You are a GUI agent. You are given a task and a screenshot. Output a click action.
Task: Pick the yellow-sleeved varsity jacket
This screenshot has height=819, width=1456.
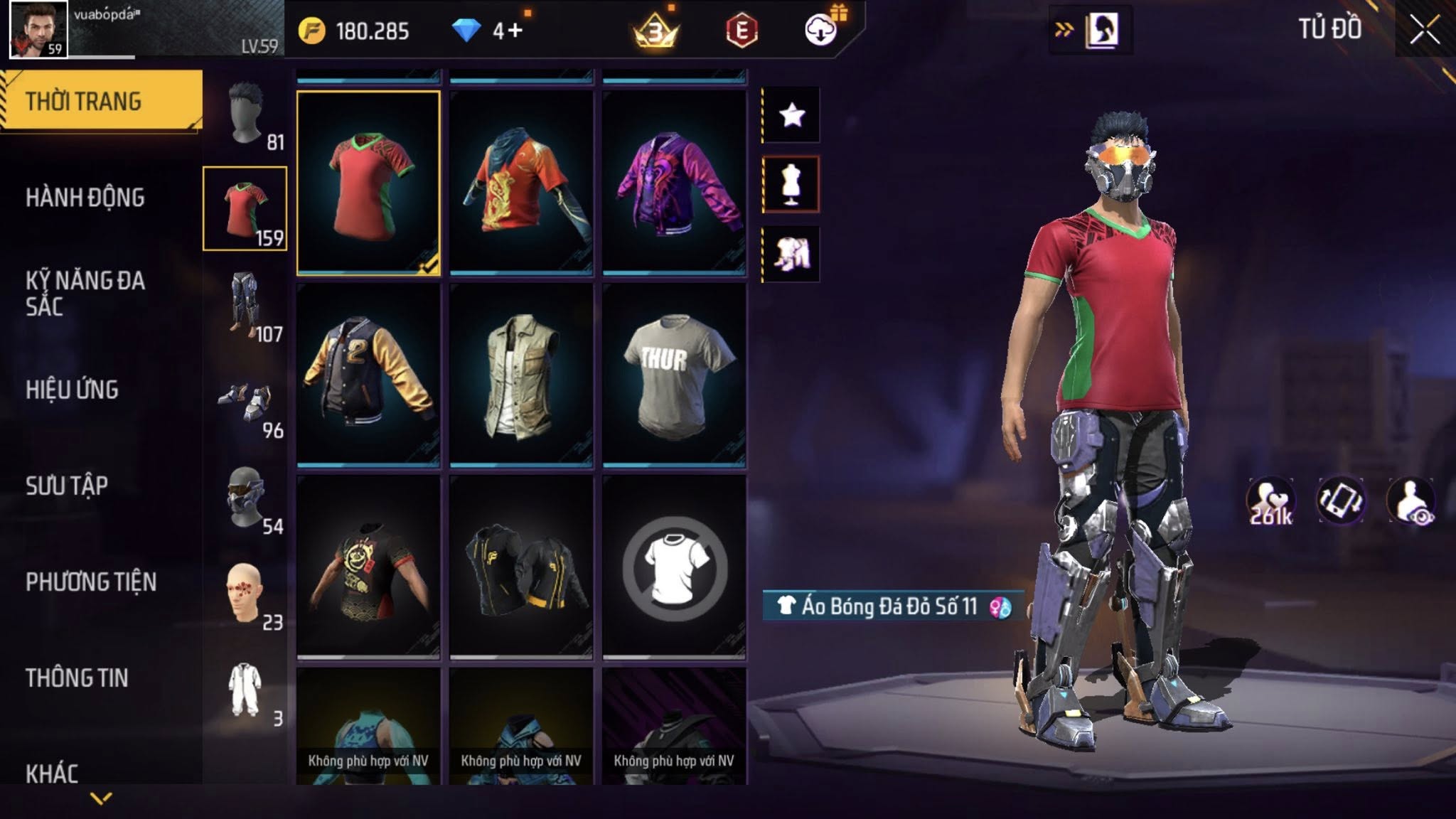click(368, 375)
